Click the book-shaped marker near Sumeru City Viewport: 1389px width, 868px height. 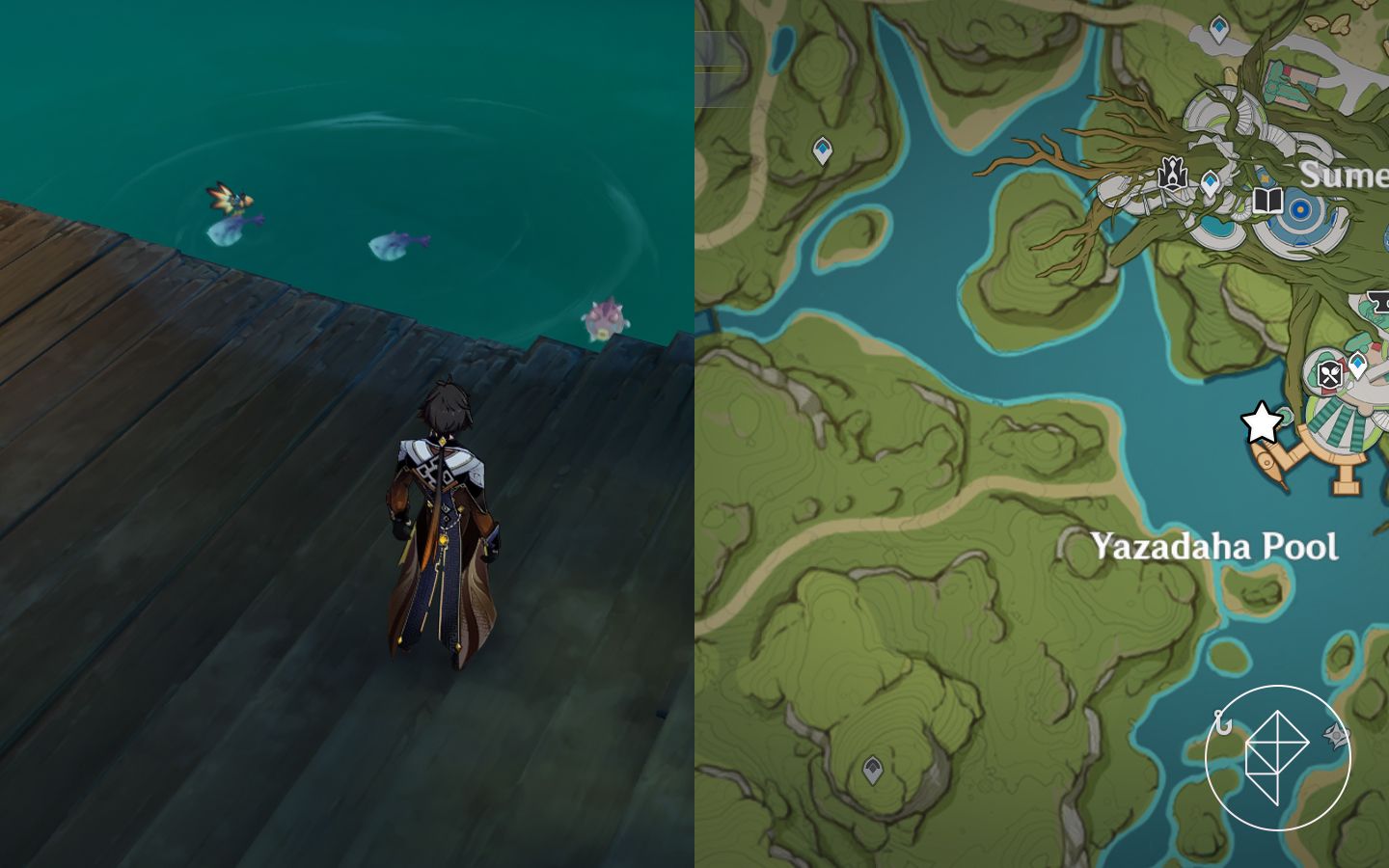tap(1268, 202)
